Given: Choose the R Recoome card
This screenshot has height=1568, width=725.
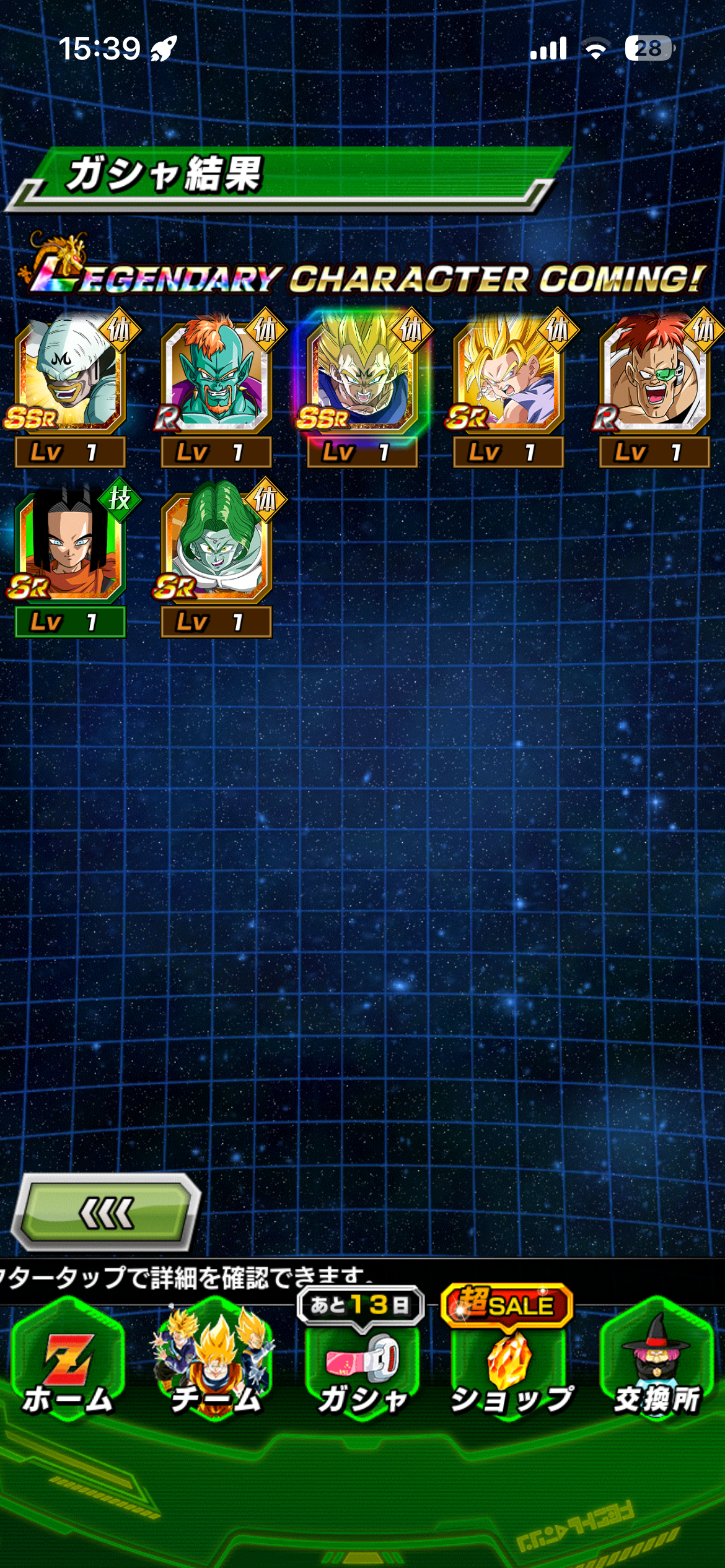Looking at the screenshot, I should click(x=654, y=378).
